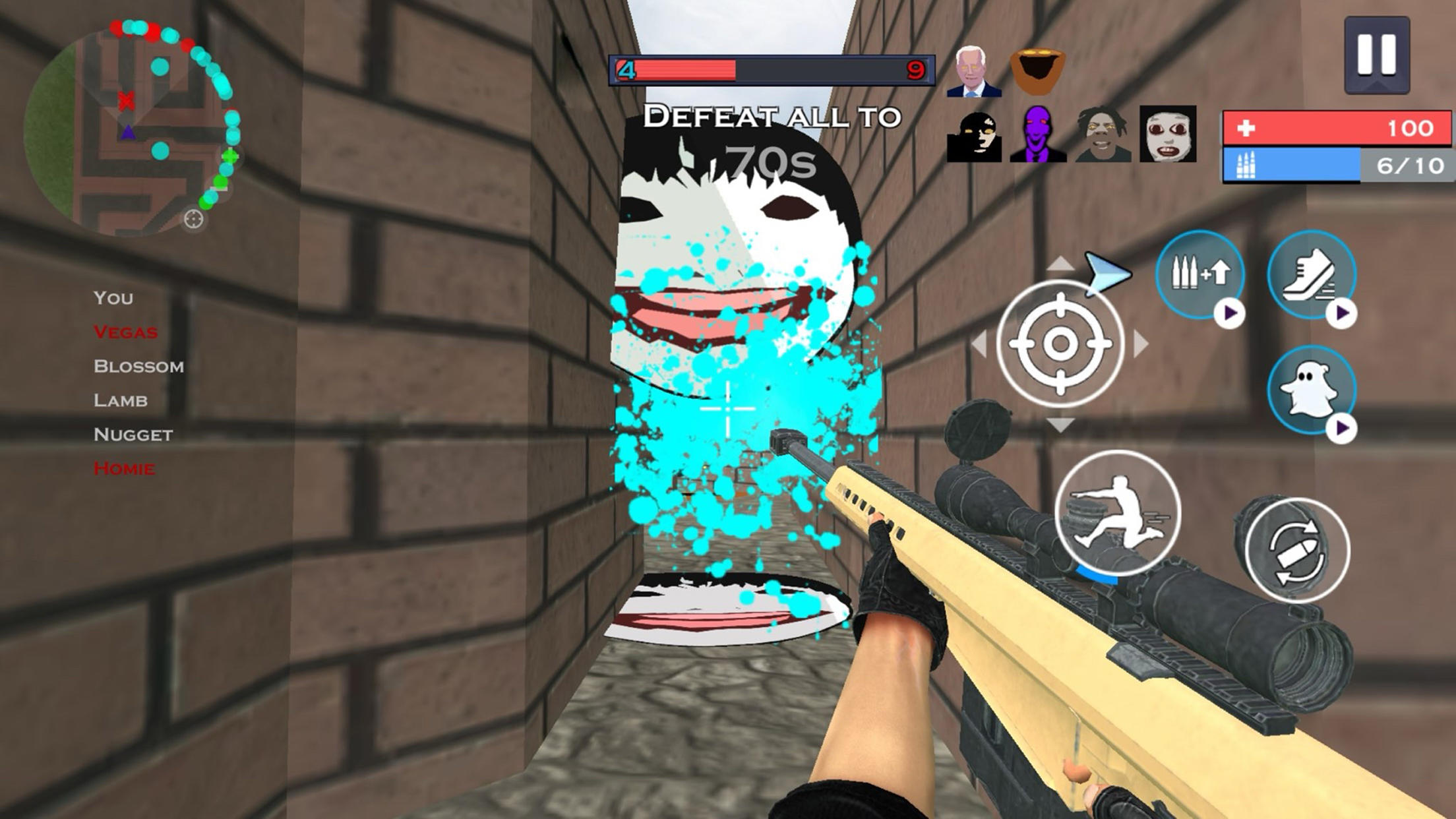Tap the 'You' entry in the player list

point(113,297)
